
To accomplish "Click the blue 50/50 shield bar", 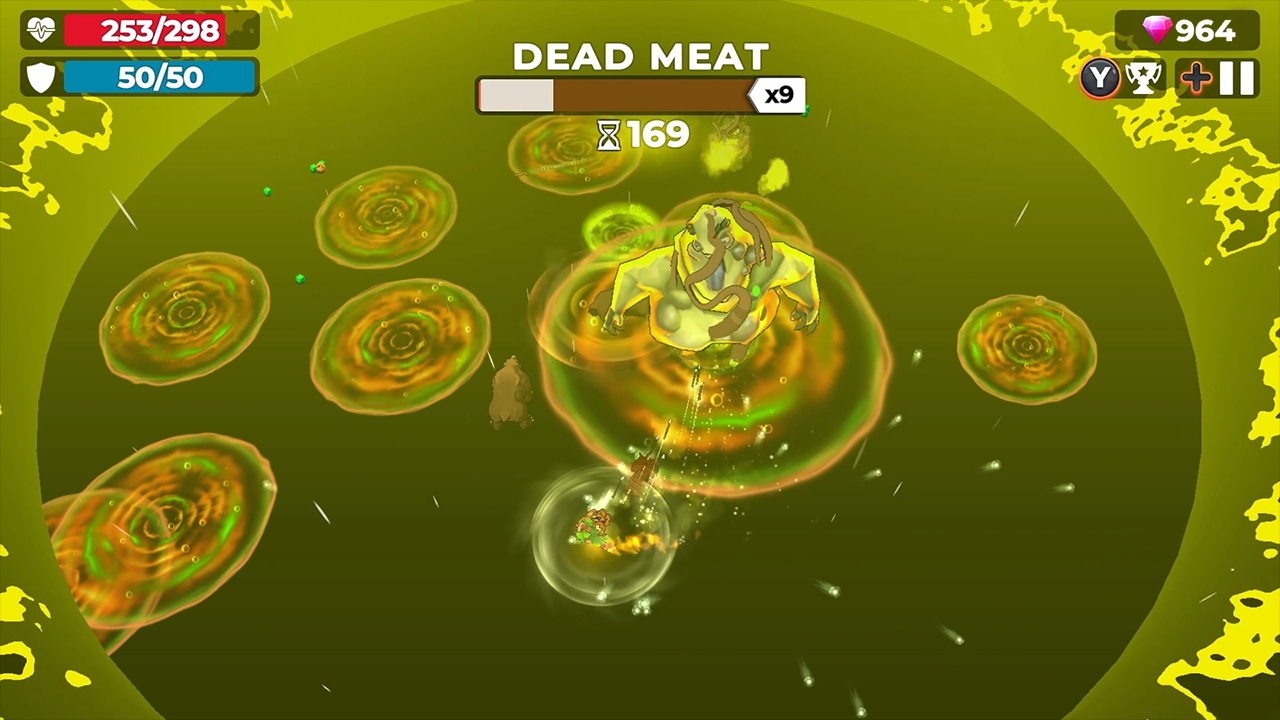I will (160, 78).
